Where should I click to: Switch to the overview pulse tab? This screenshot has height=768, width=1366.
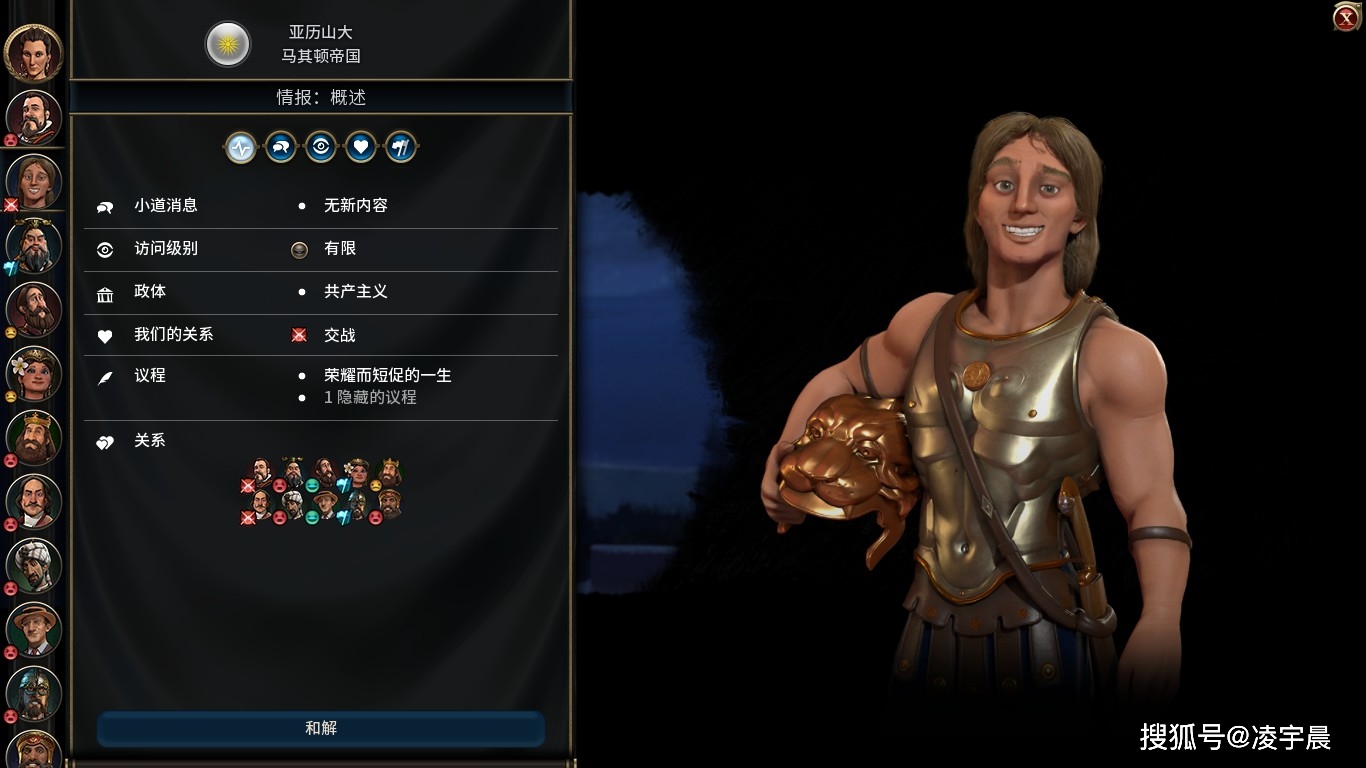point(241,147)
